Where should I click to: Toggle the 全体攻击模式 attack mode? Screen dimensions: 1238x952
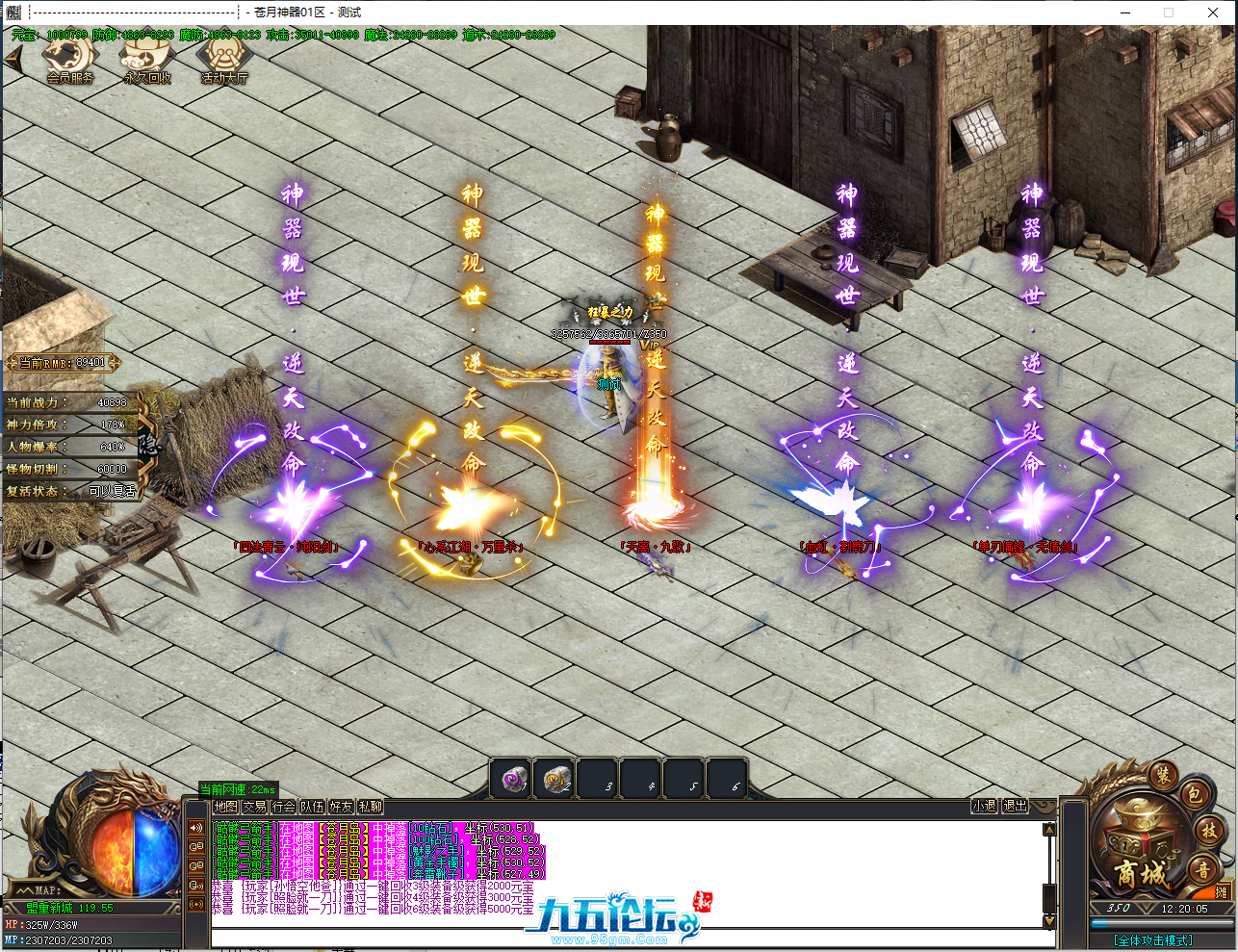(x=1153, y=940)
